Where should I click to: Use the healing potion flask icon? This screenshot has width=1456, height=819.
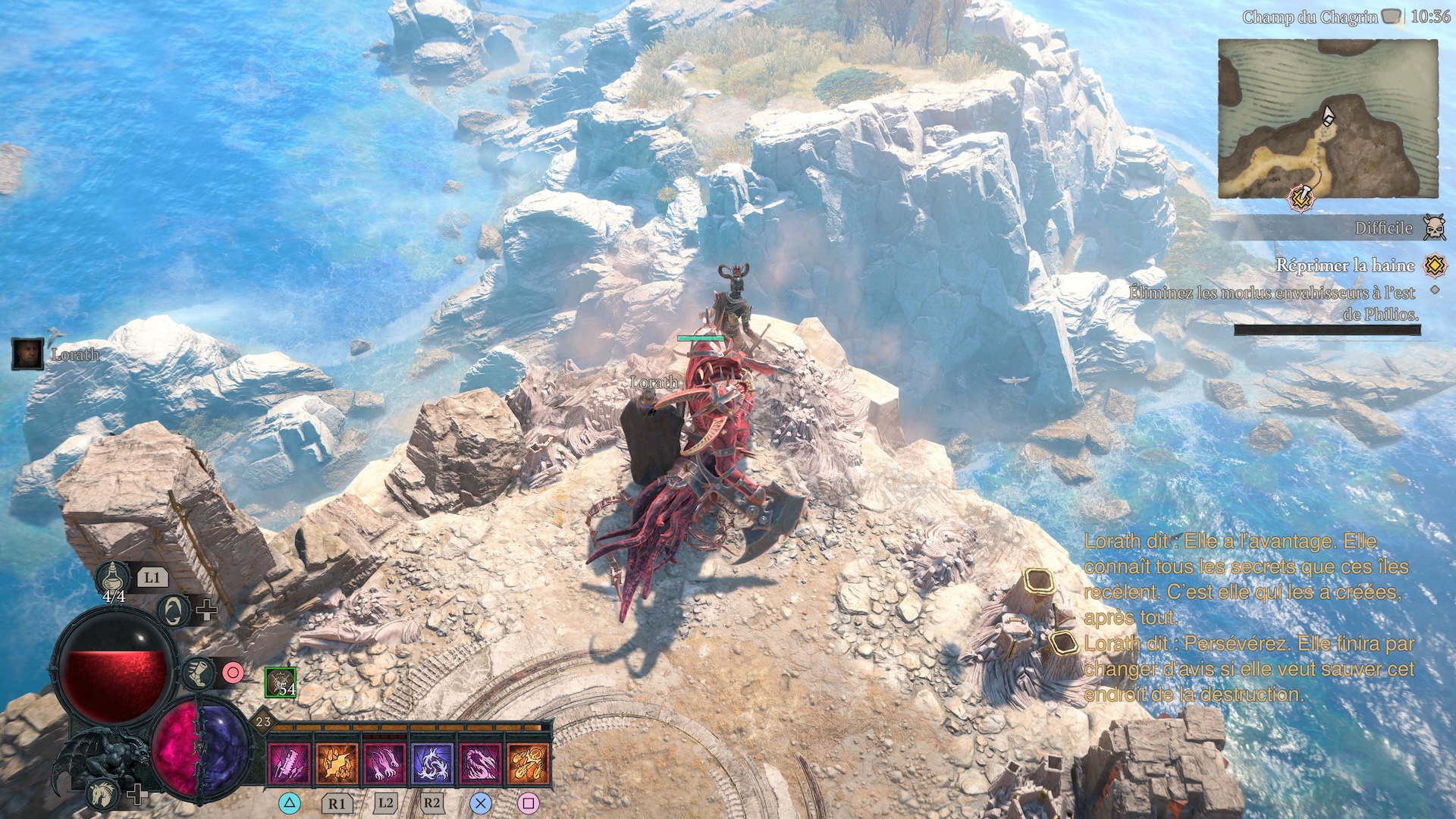point(113,579)
